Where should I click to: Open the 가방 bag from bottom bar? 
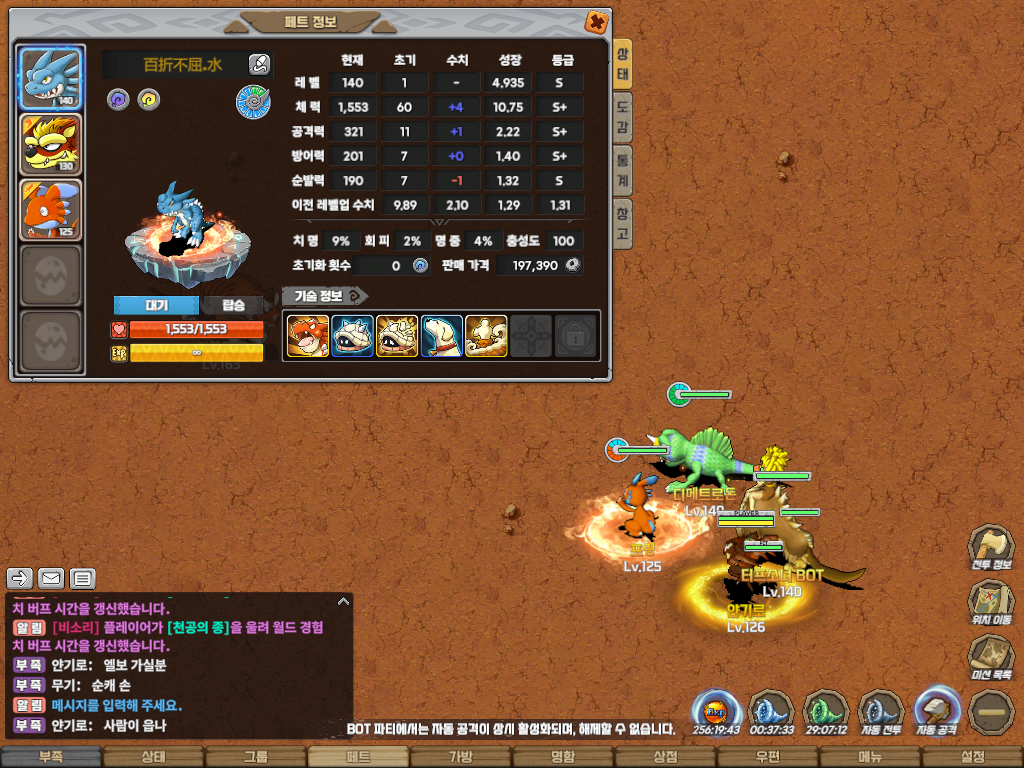pos(460,757)
